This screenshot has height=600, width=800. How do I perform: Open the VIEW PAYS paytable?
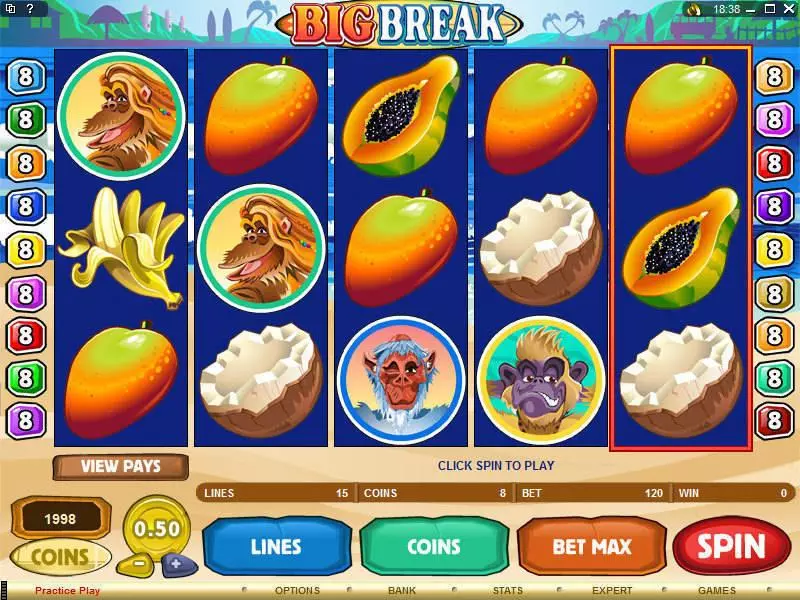[120, 466]
